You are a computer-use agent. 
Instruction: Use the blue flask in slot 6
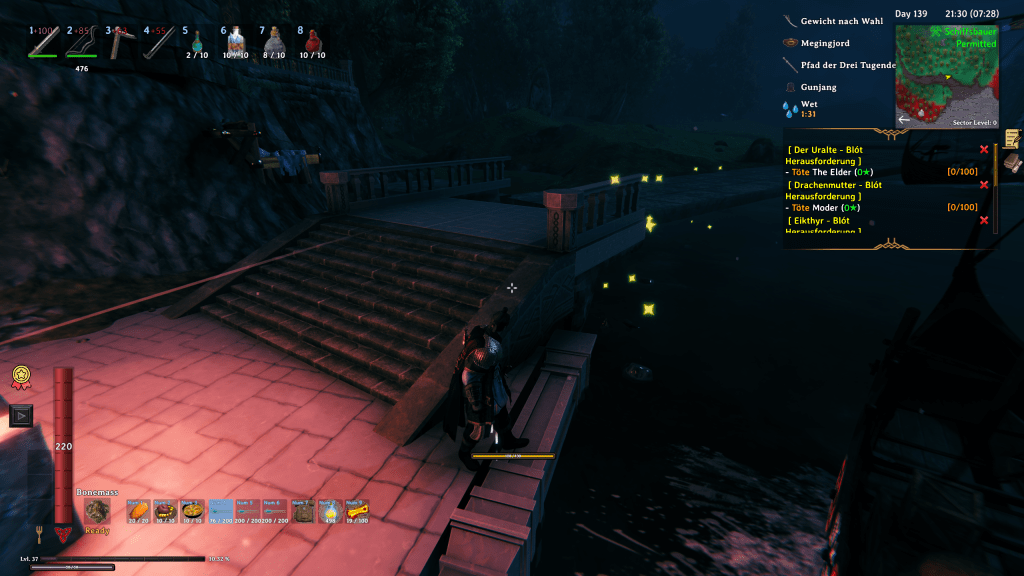(236, 40)
